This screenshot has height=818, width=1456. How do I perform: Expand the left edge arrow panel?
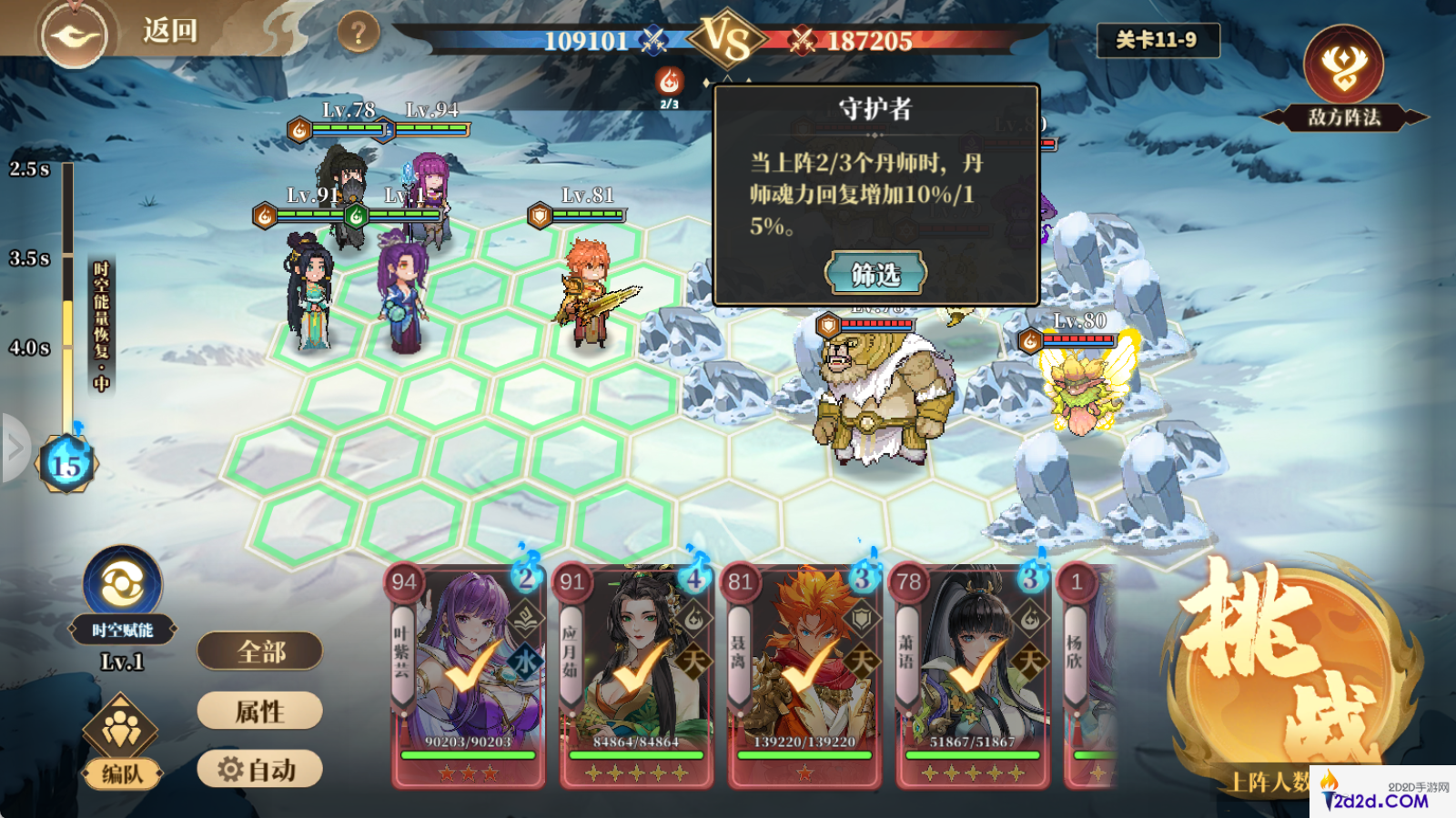[15, 447]
